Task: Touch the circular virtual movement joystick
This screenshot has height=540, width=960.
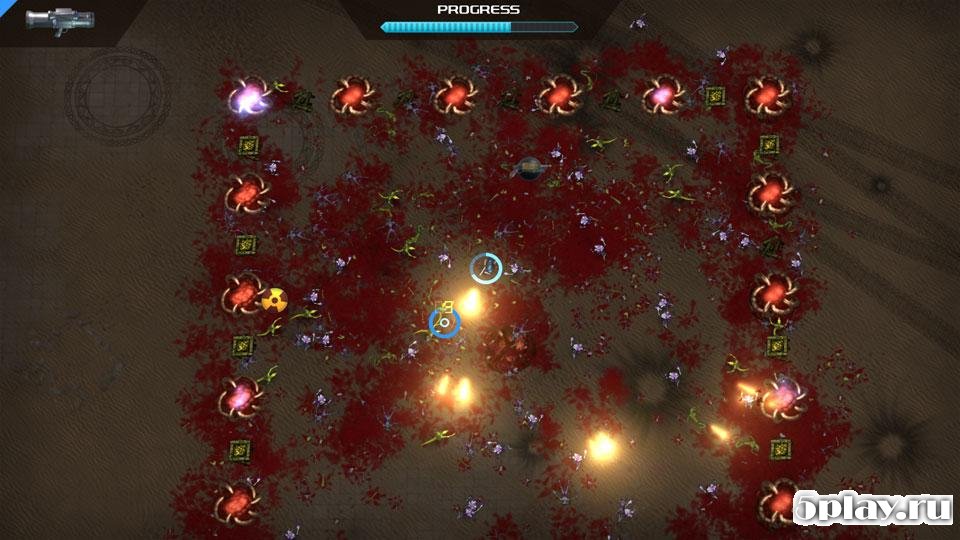Action: [117, 96]
